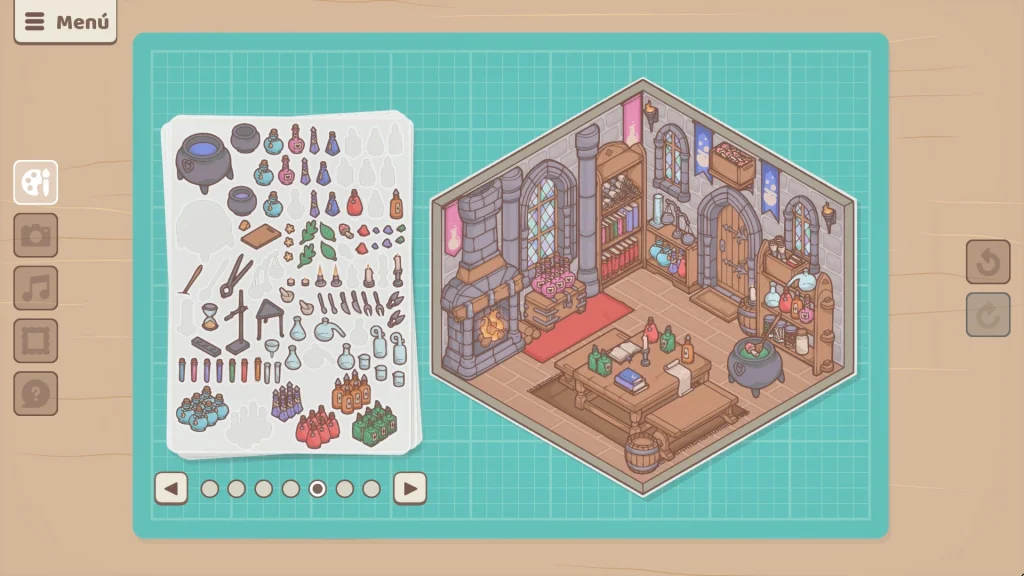Undo the last sticker action

point(987,262)
